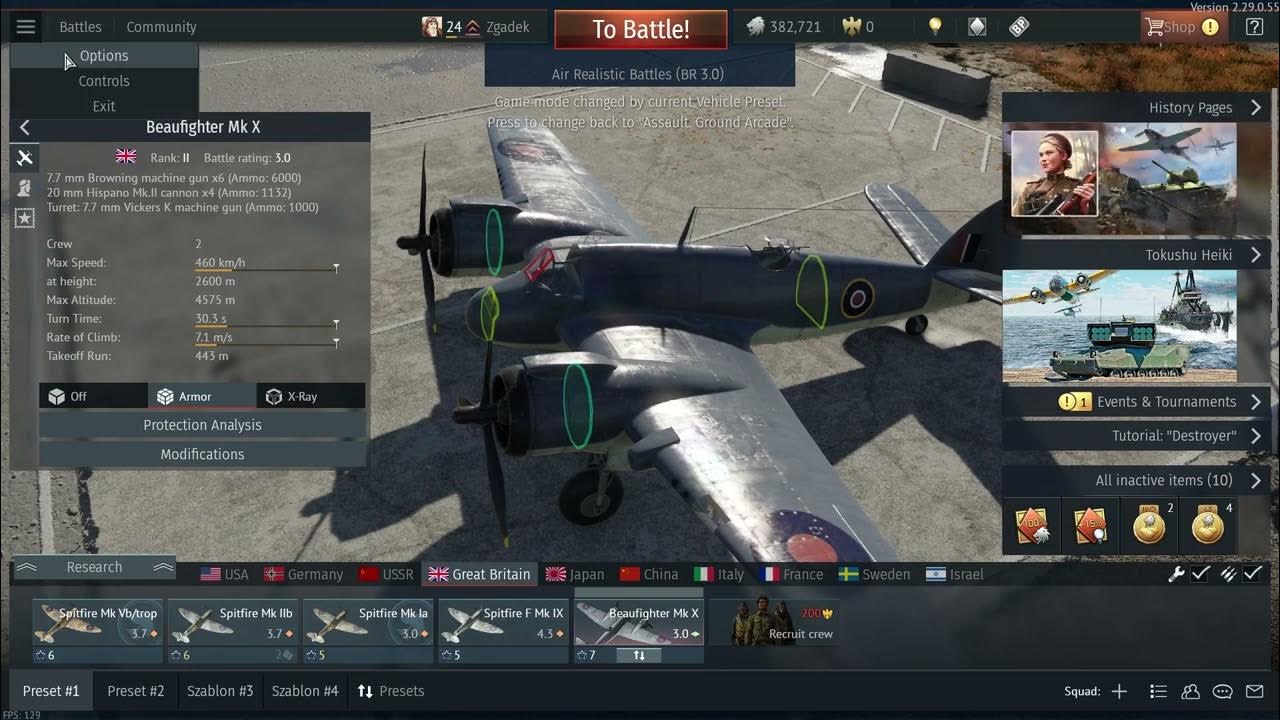Viewport: 1280px width, 720px height.
Task: Toggle the ammo purchase checkbox beside the bullets
Action: [1253, 574]
